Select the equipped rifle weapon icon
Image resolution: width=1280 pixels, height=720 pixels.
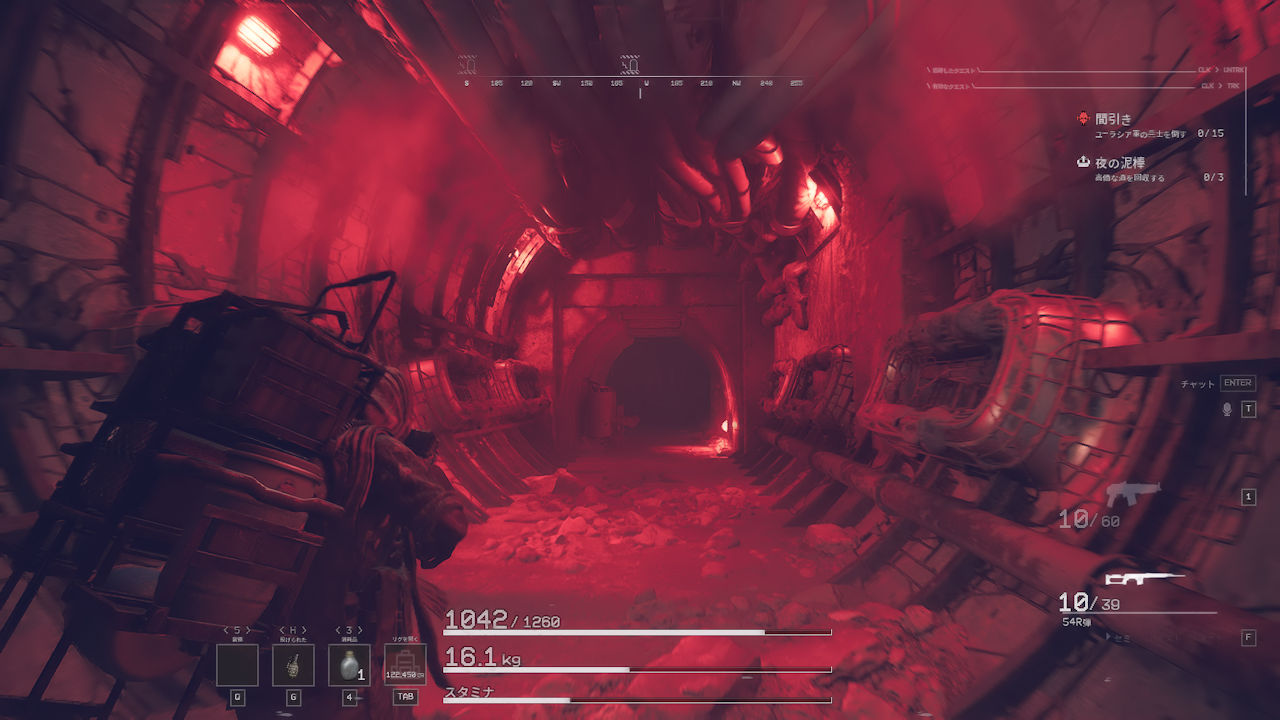tap(1143, 578)
